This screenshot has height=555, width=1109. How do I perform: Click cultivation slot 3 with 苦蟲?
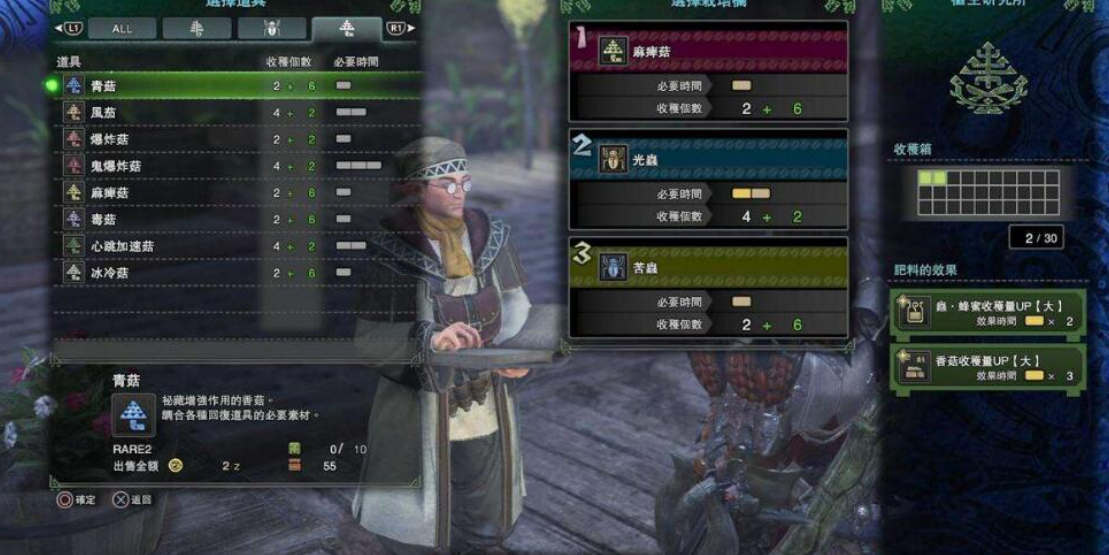click(x=708, y=288)
